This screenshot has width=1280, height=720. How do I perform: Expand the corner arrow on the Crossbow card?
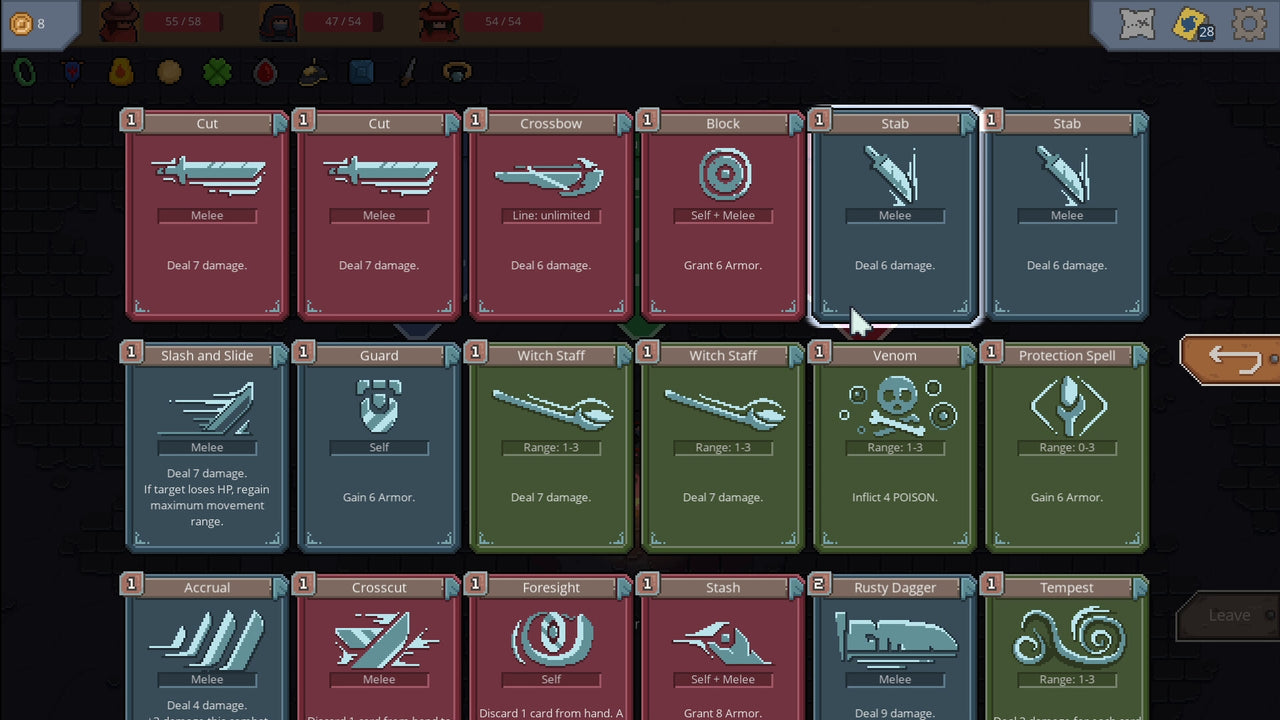tap(623, 122)
